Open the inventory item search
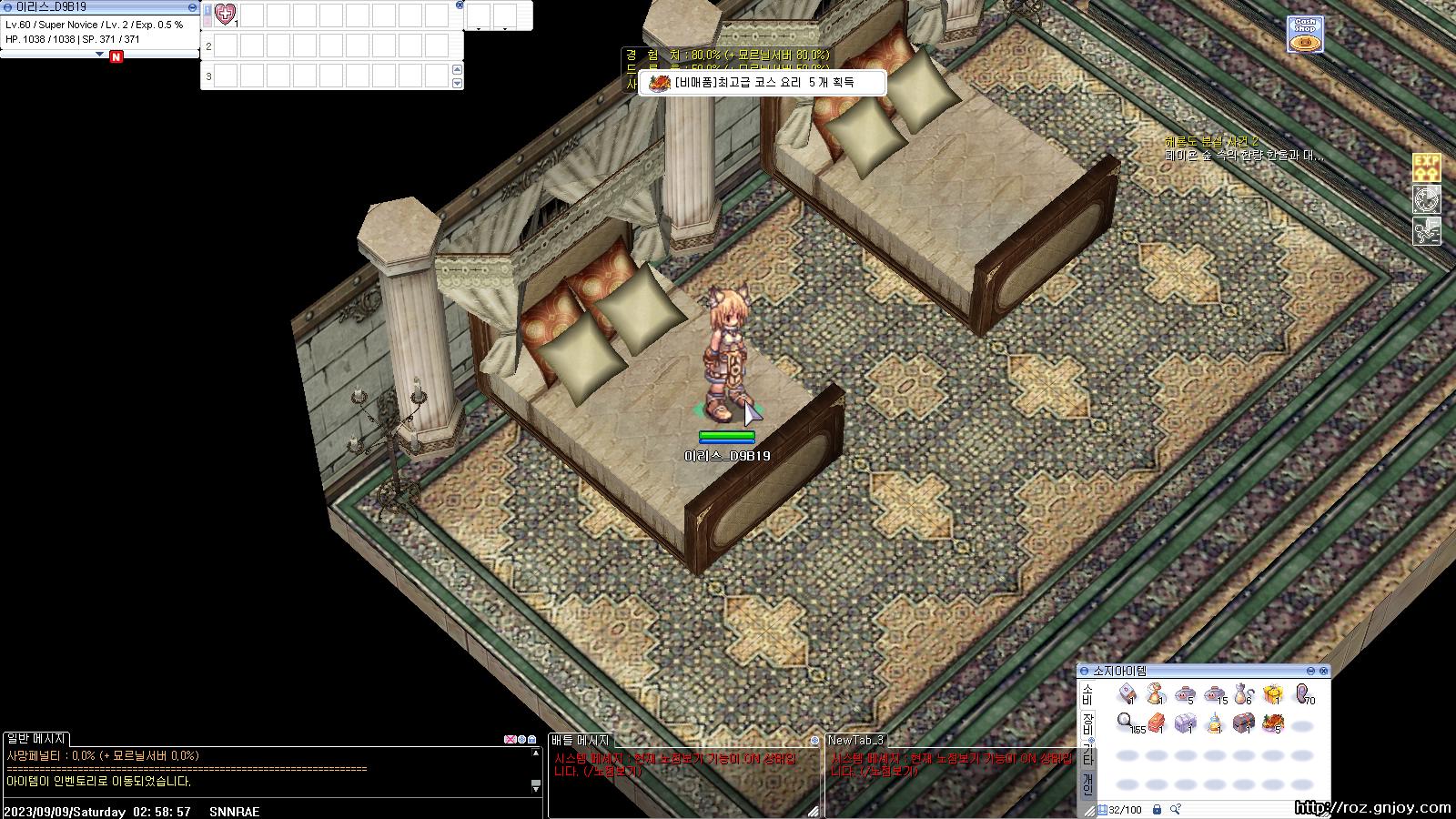 coord(1176,809)
